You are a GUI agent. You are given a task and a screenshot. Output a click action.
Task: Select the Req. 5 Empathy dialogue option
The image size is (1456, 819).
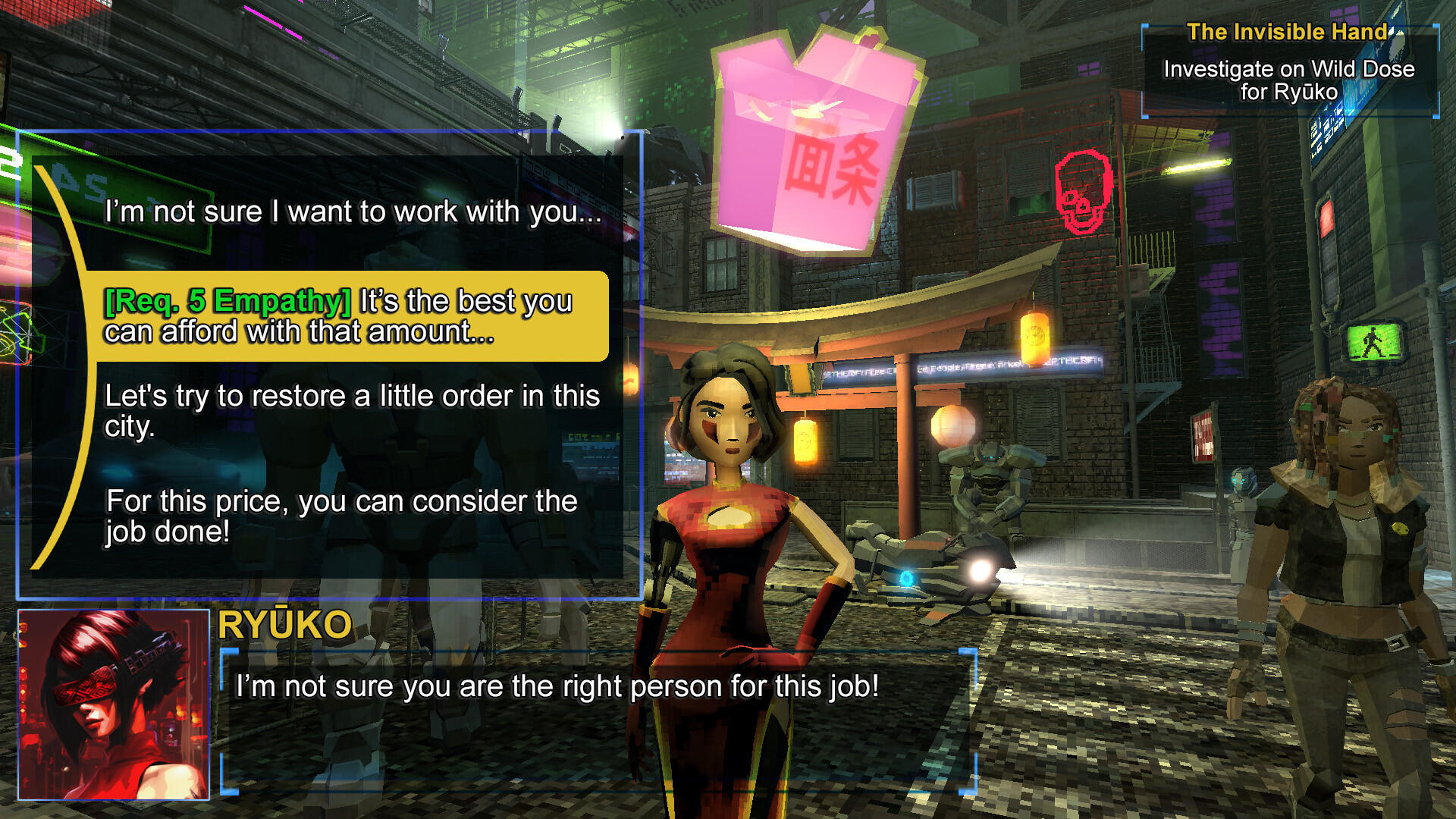(349, 316)
